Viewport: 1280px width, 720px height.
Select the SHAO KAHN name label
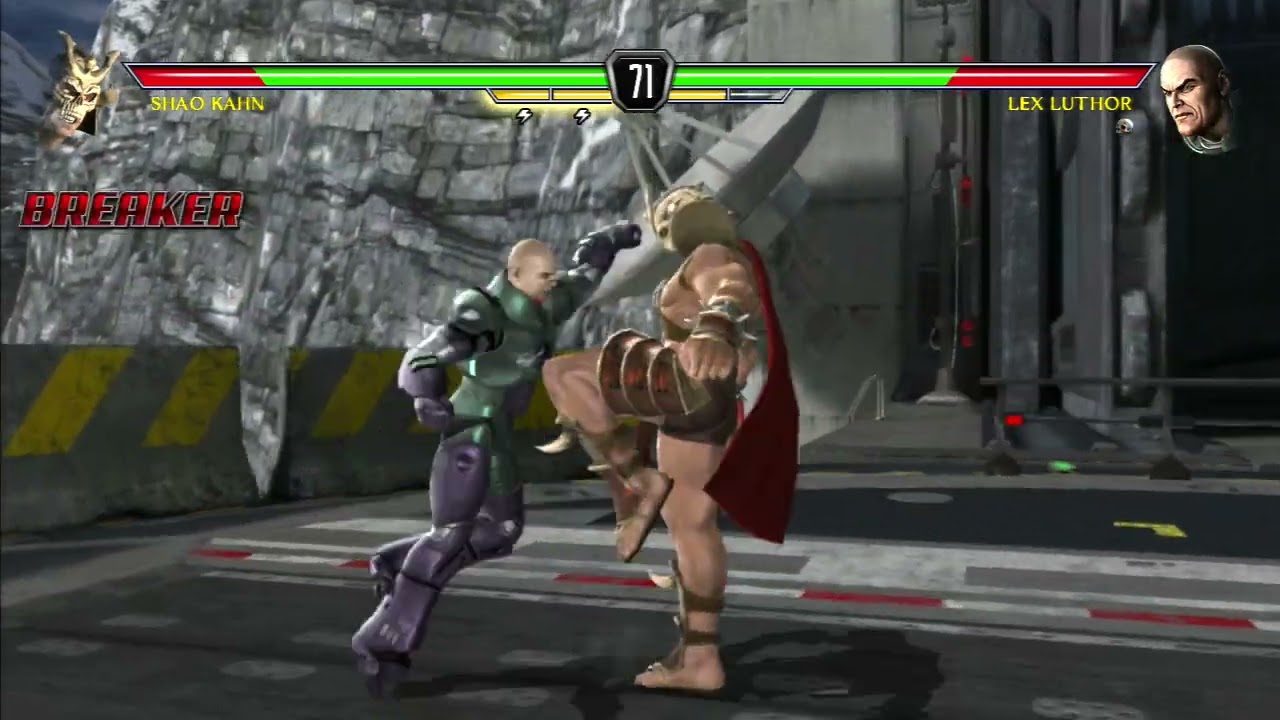coord(207,102)
